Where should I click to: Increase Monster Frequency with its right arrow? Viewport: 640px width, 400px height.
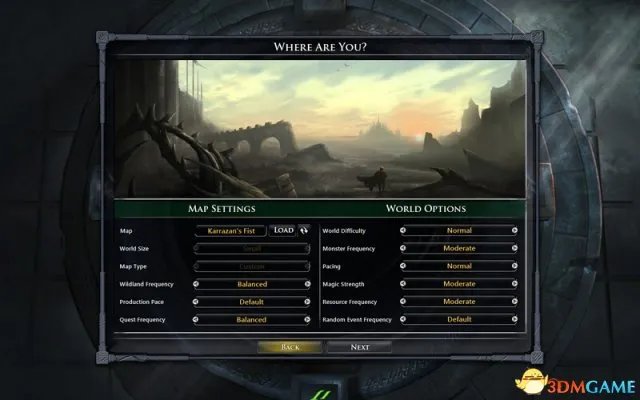(x=516, y=248)
